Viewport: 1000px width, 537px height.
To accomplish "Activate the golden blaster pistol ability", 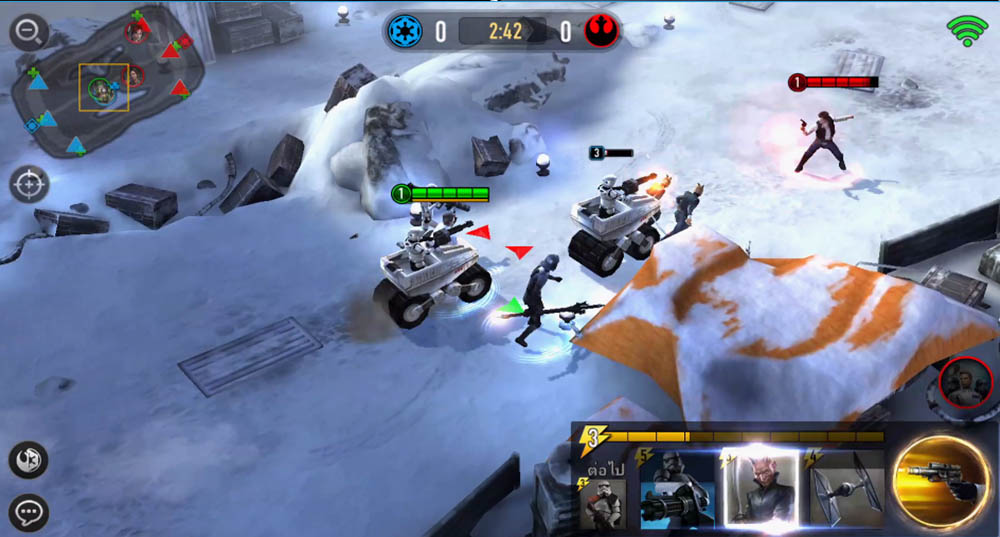I will click(942, 482).
